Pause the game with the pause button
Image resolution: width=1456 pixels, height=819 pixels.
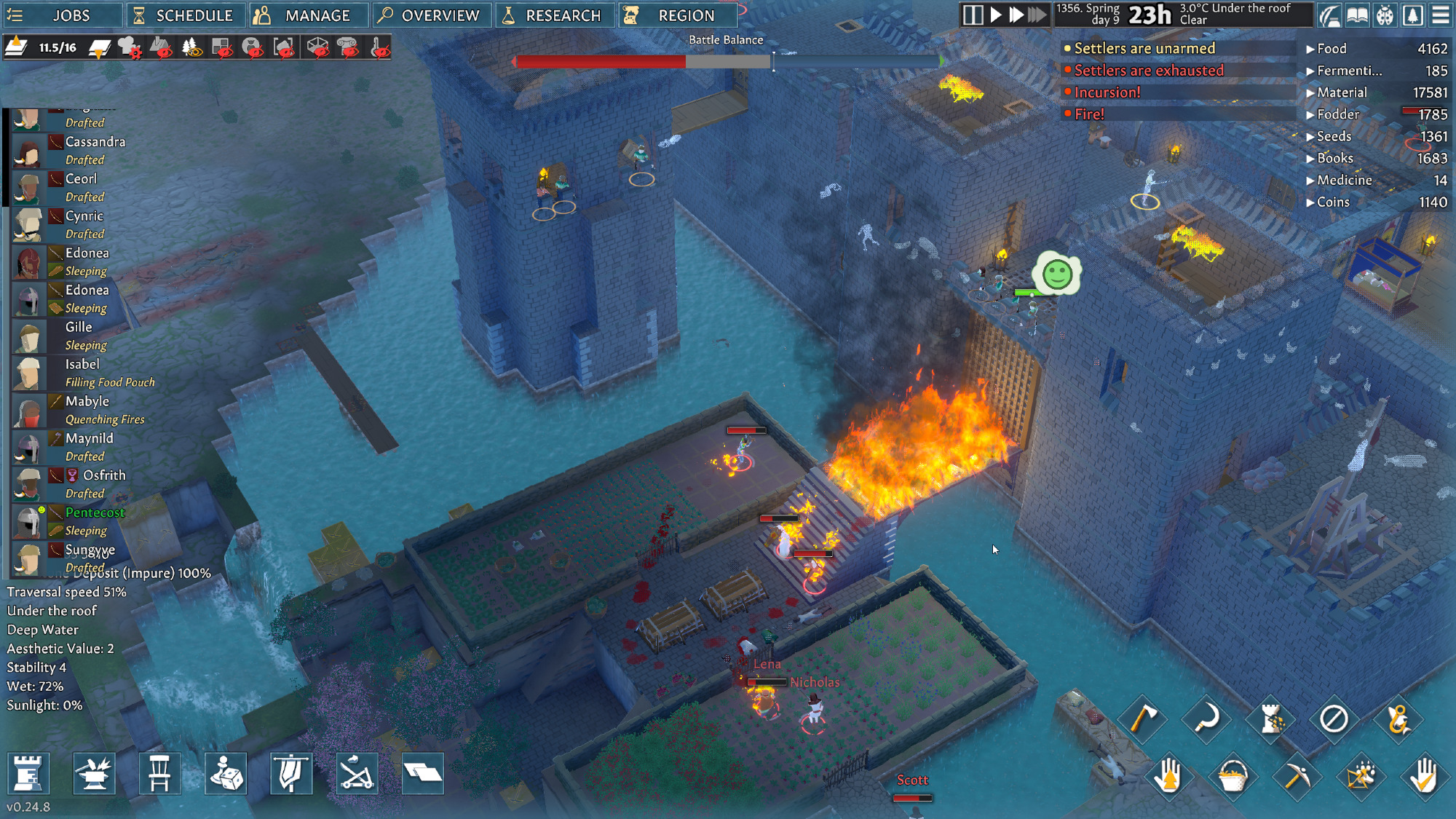[x=973, y=15]
